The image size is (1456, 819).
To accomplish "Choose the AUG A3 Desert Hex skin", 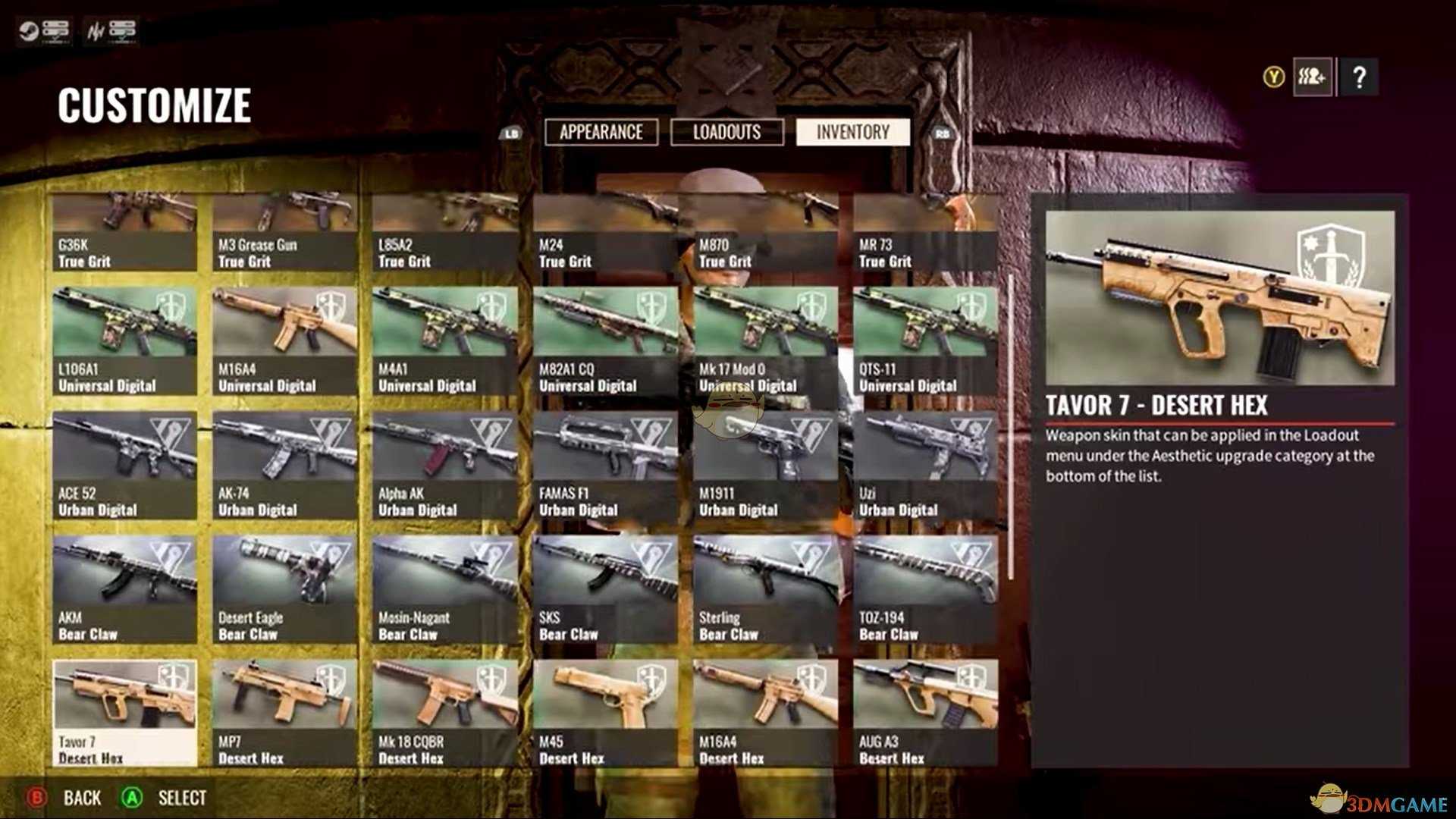I will 925,711.
